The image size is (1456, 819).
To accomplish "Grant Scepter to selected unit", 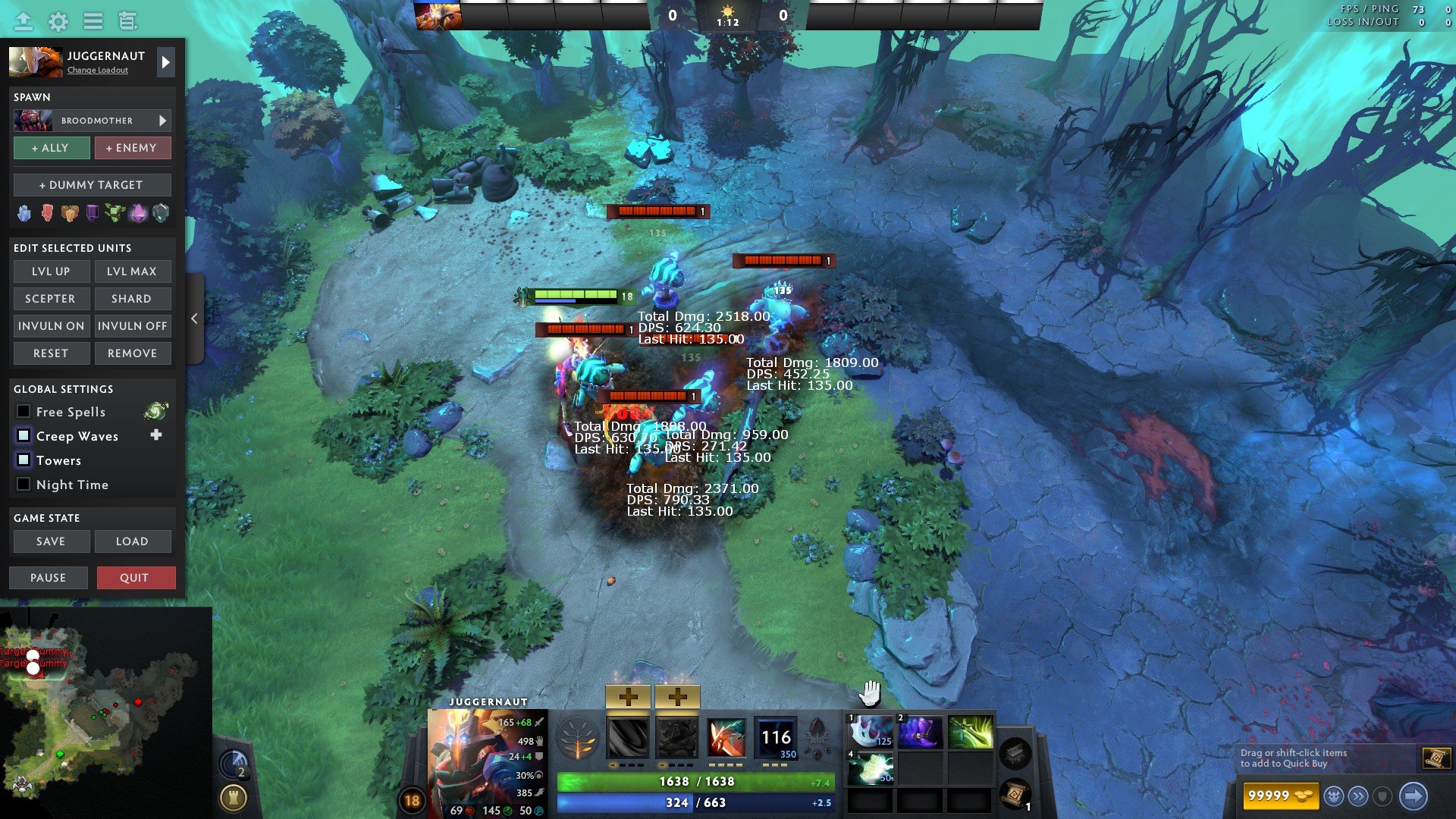I will 51,299.
